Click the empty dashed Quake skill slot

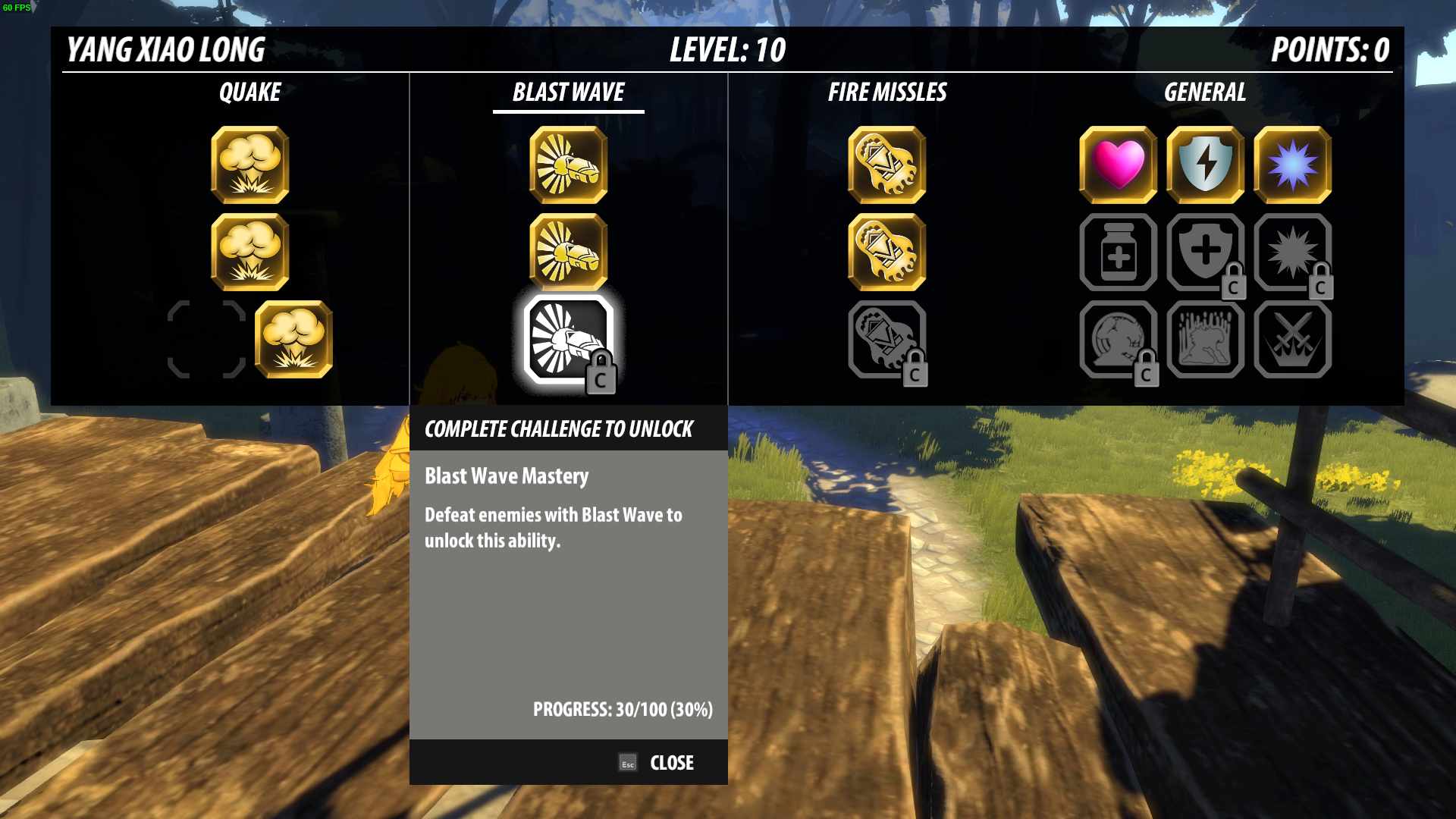click(x=206, y=339)
